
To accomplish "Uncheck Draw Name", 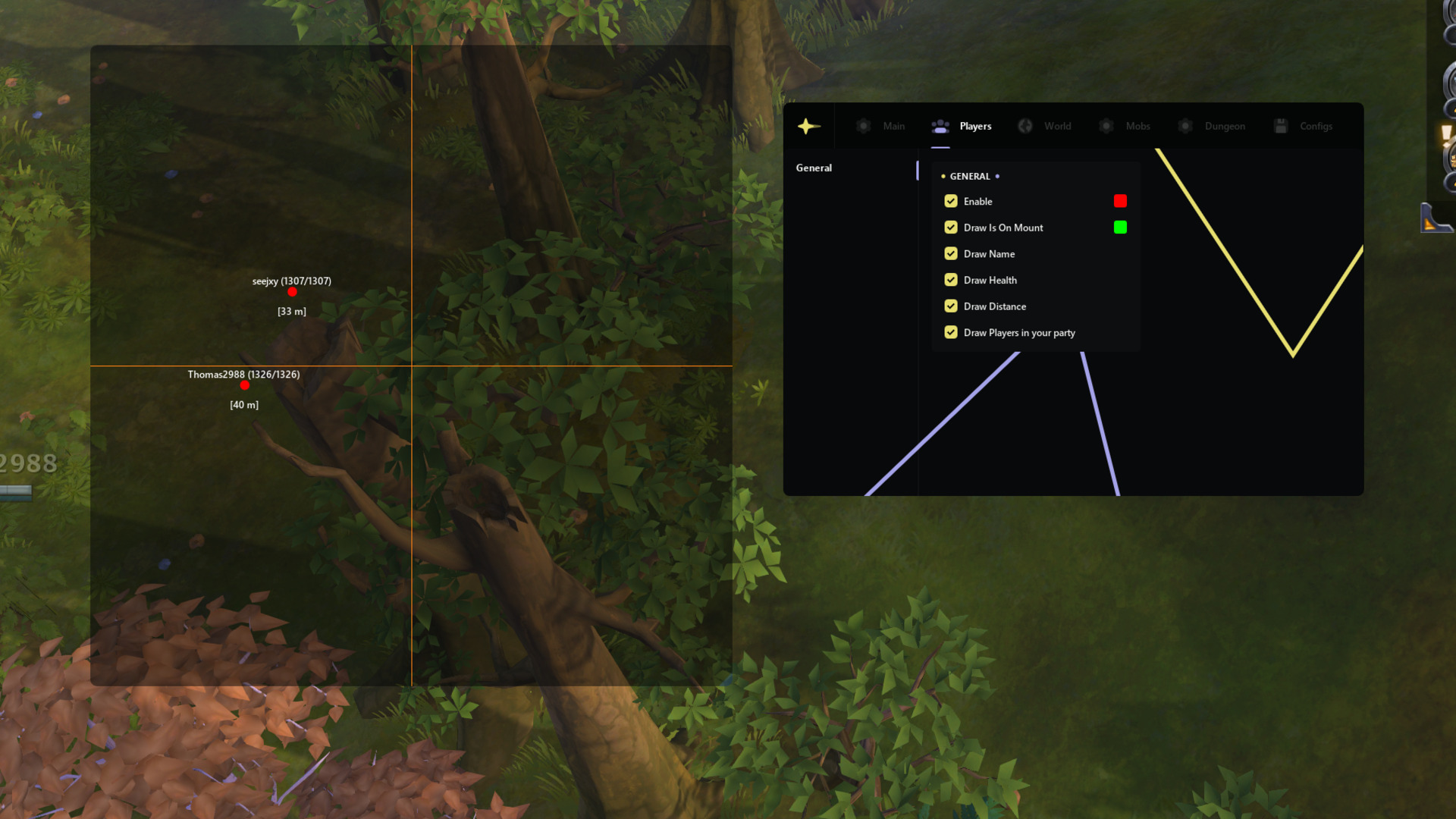I will pos(951,253).
